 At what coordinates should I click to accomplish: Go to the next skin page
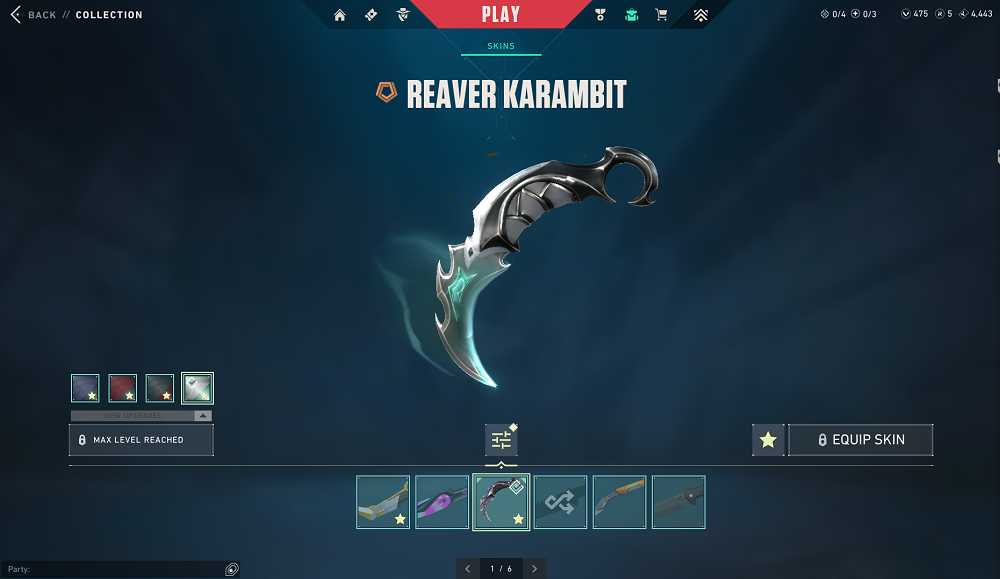tap(534, 569)
